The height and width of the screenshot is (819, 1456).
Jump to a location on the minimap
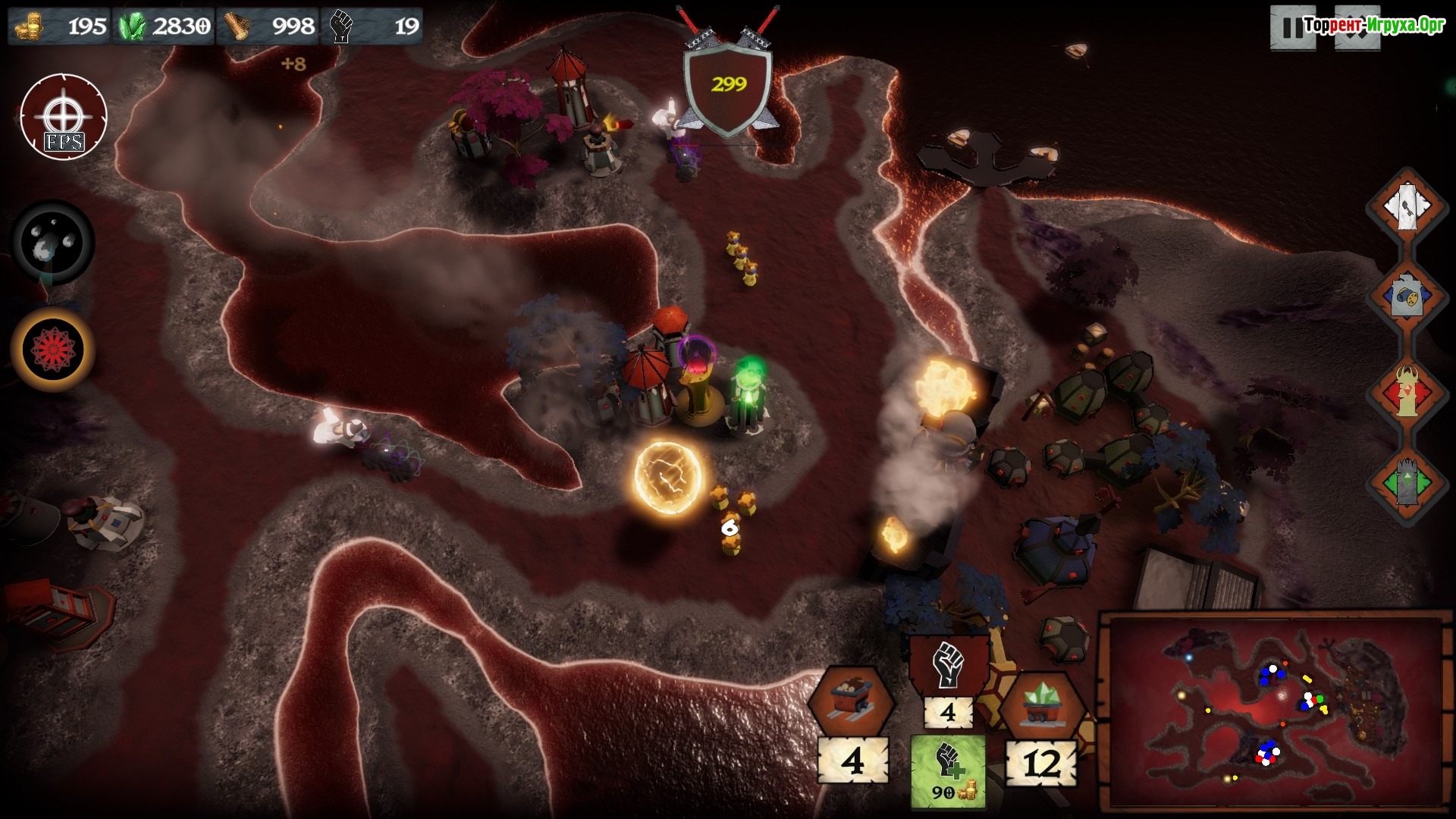tap(1275, 711)
